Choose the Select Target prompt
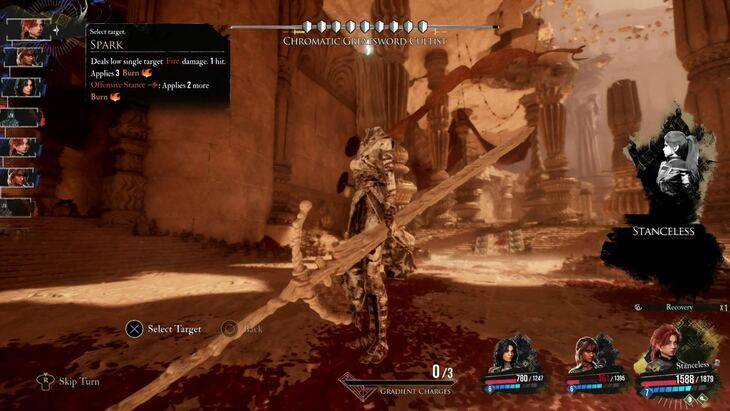The width and height of the screenshot is (730, 411). point(162,328)
